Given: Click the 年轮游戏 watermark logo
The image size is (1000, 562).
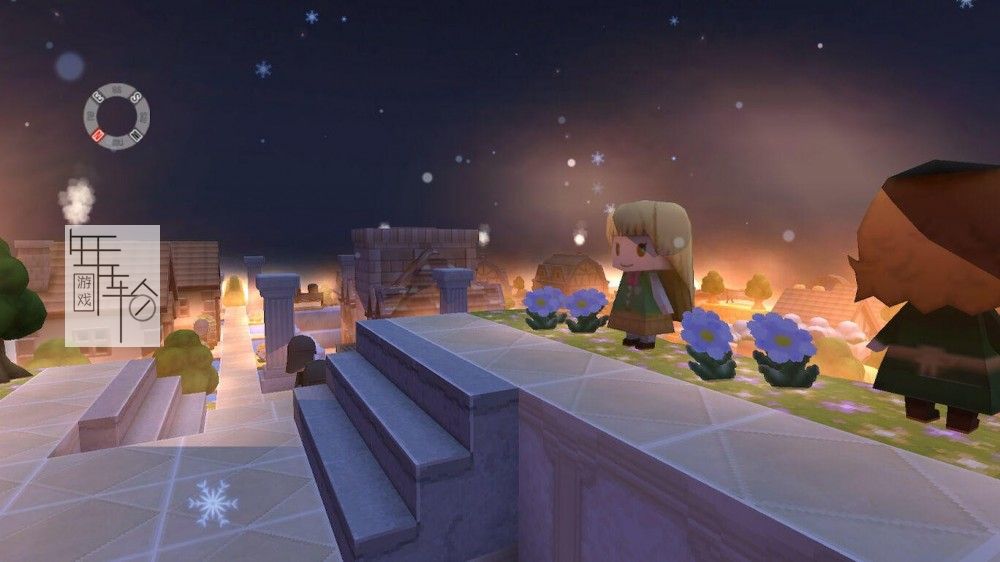Looking at the screenshot, I should point(112,285).
